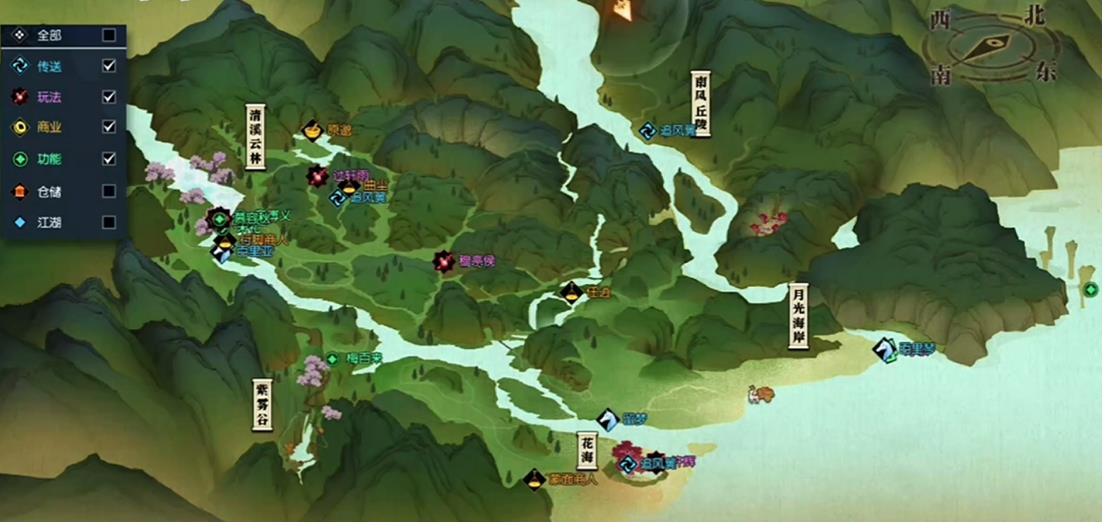Toggle the 全部 (all) filter checkbox
Image resolution: width=1102 pixels, height=522 pixels.
pos(109,35)
